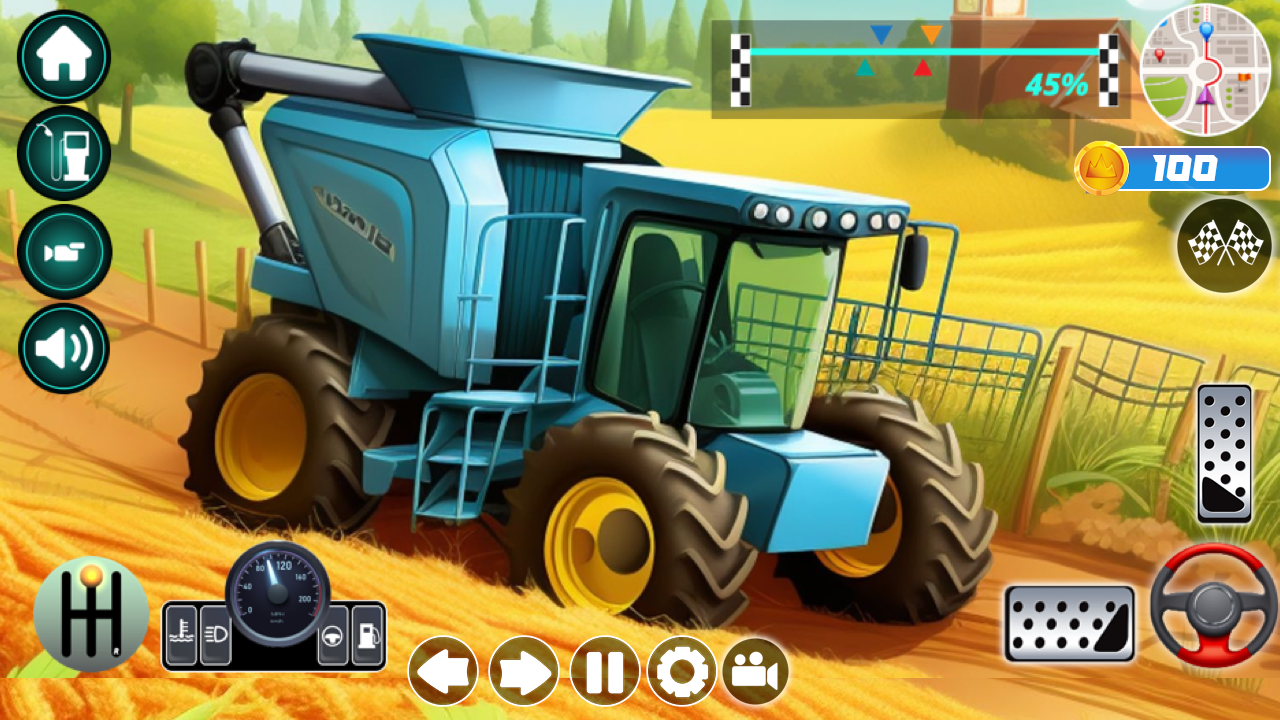
Task: Tap the fuel pump dashboard indicator
Action: click(x=368, y=635)
